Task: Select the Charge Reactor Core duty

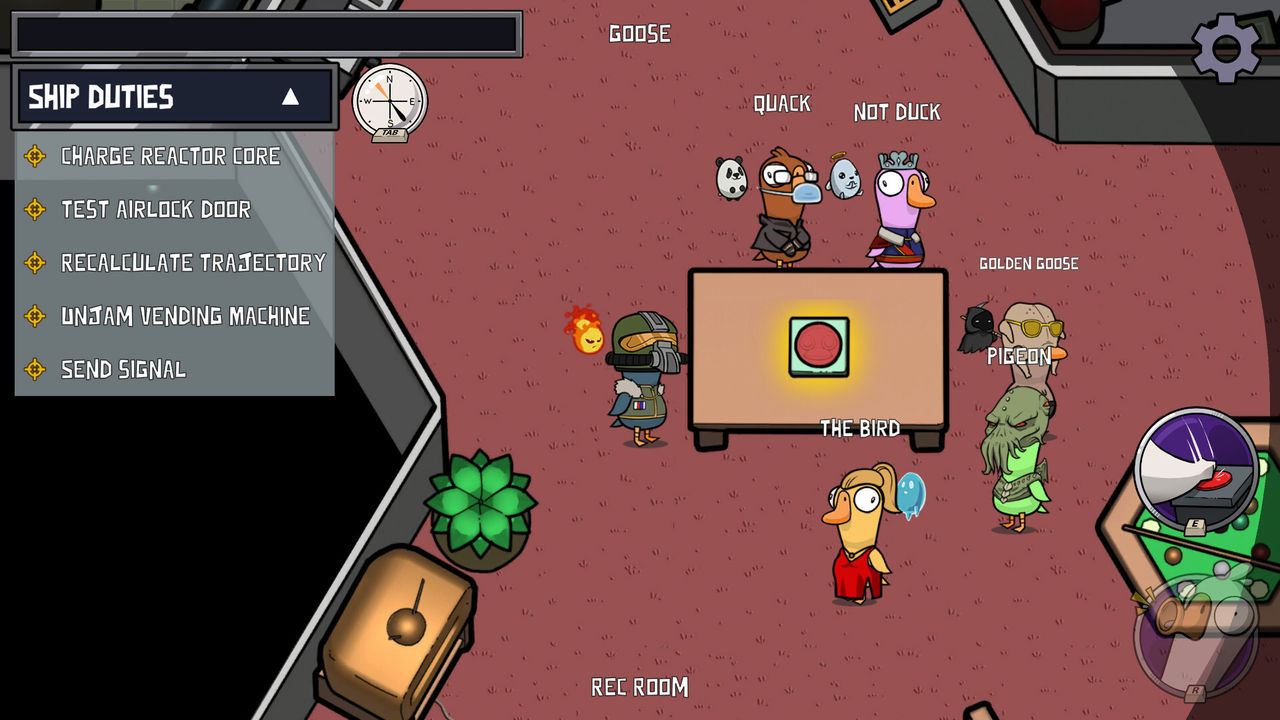Action: point(170,156)
